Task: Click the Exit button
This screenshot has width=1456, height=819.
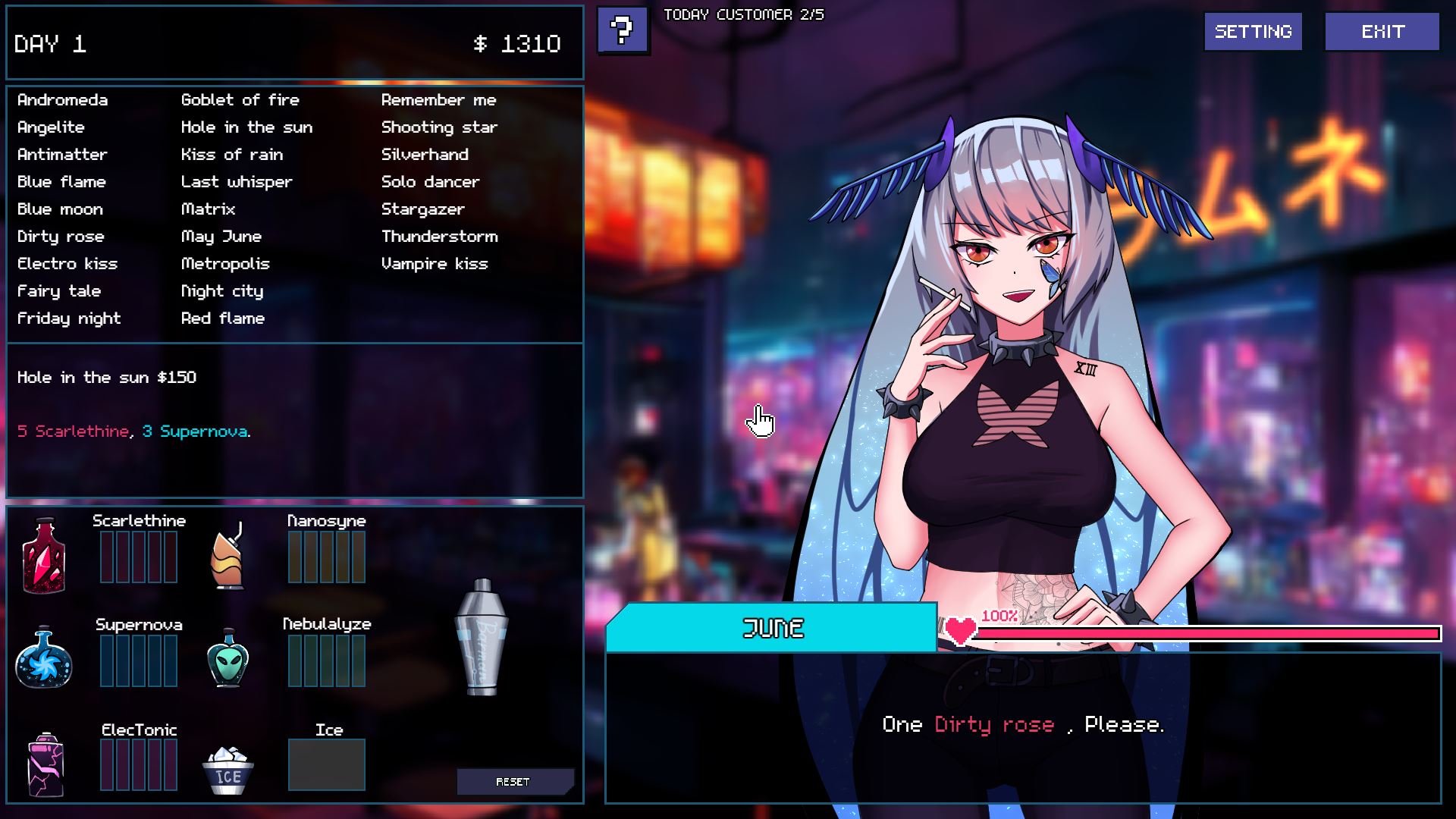Action: [1382, 32]
